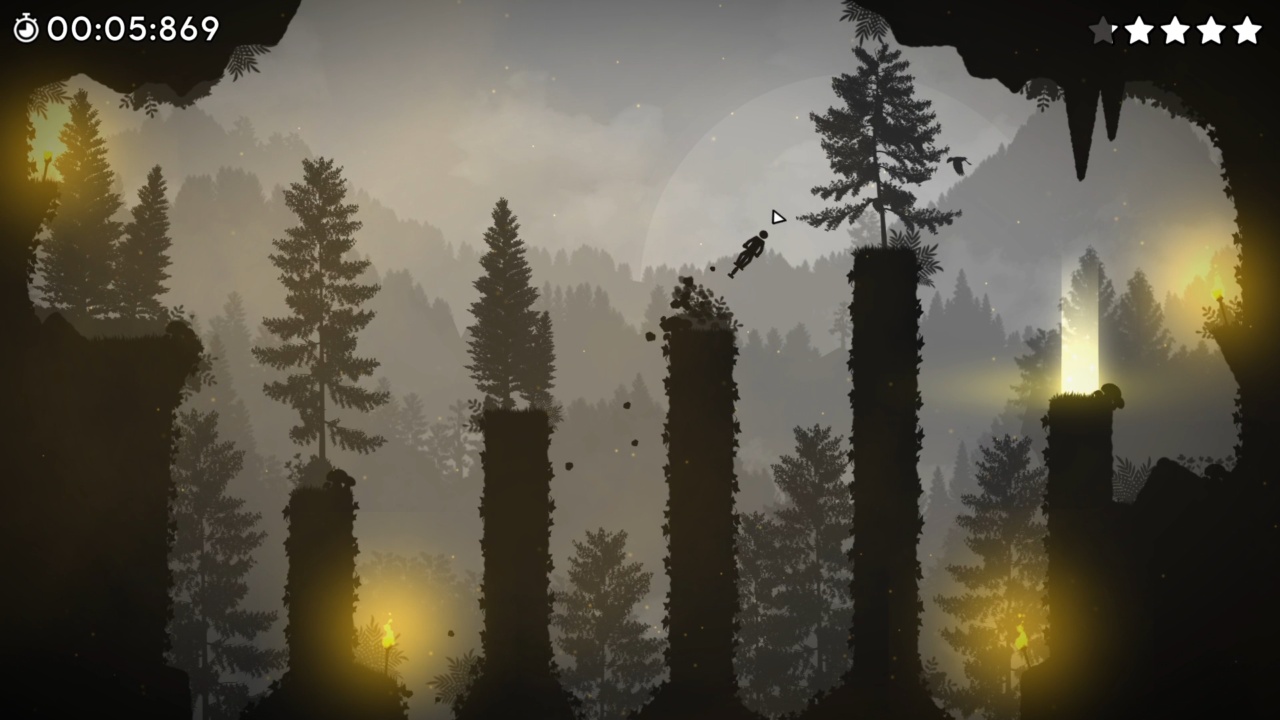Toggle the dimmed star to activate it
1280x720 pixels.
[x=1103, y=31]
